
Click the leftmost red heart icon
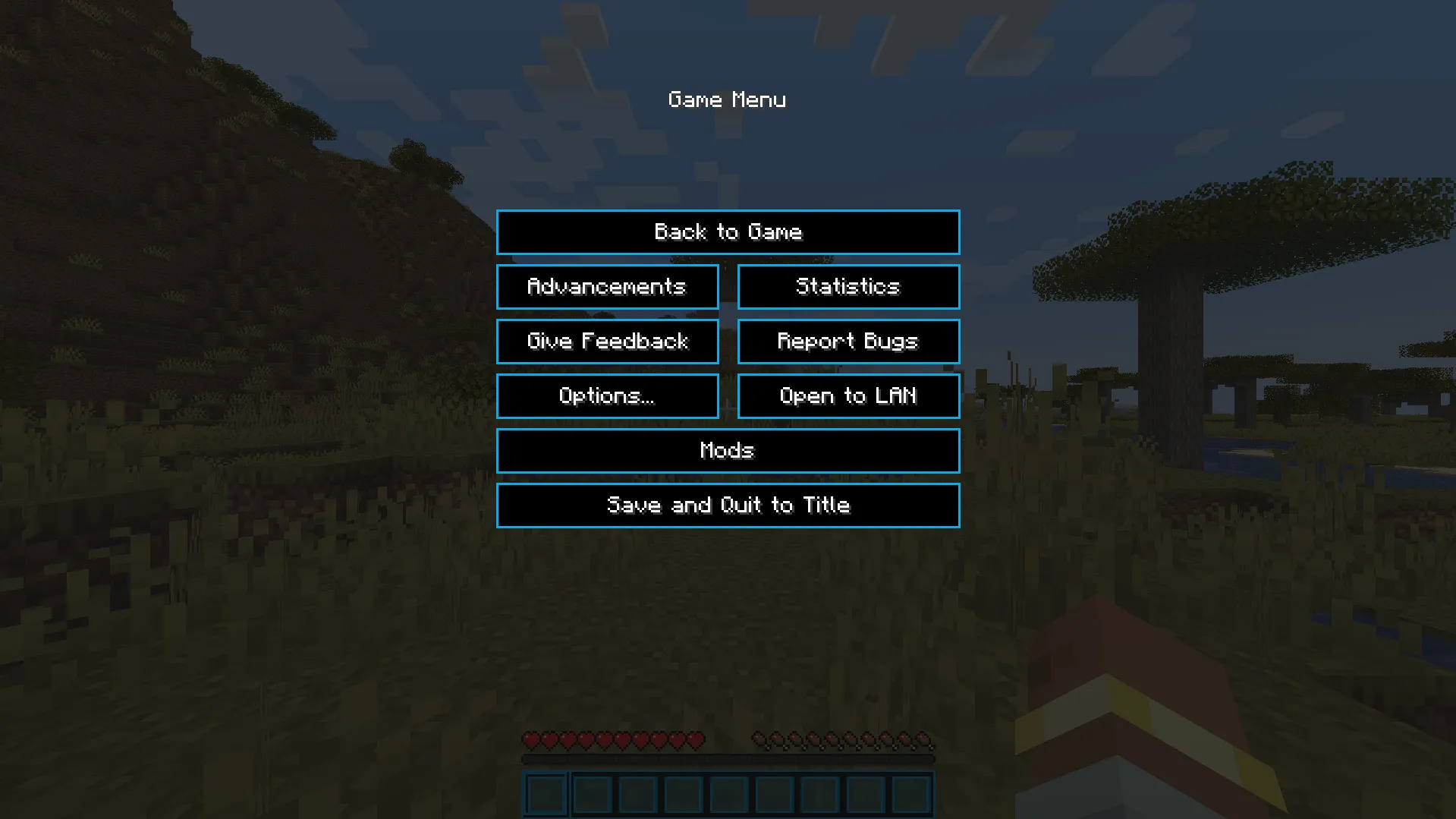pyautogui.click(x=530, y=739)
